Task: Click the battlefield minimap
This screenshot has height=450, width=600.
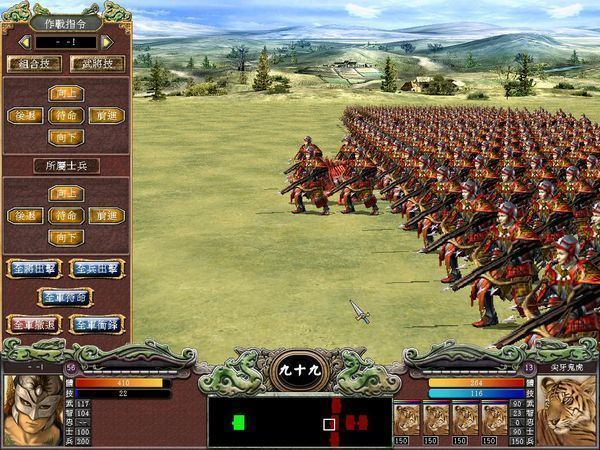Action: tap(298, 422)
